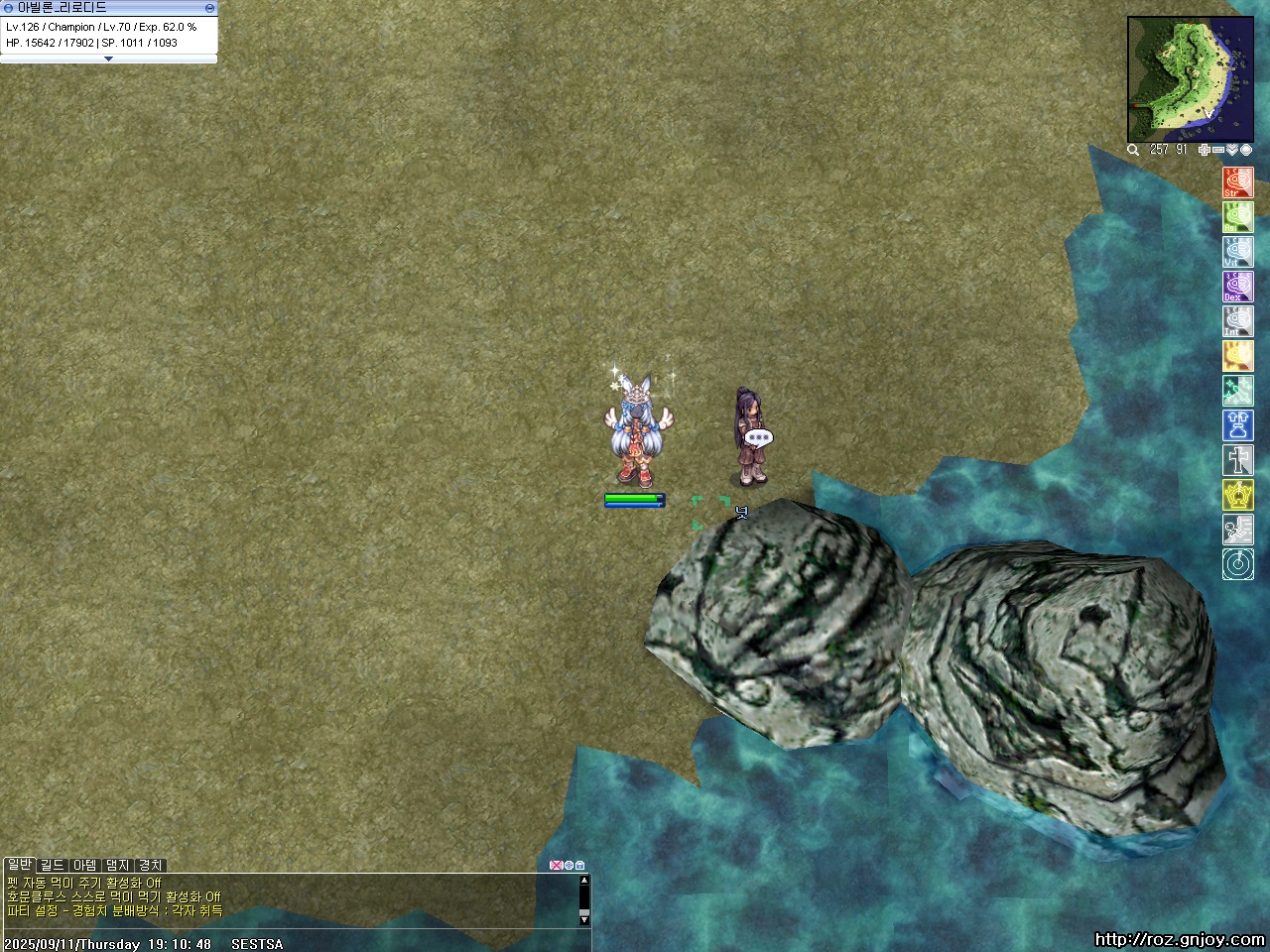Select the Vit buff icon
This screenshot has height=952, width=1270.
point(1237,252)
